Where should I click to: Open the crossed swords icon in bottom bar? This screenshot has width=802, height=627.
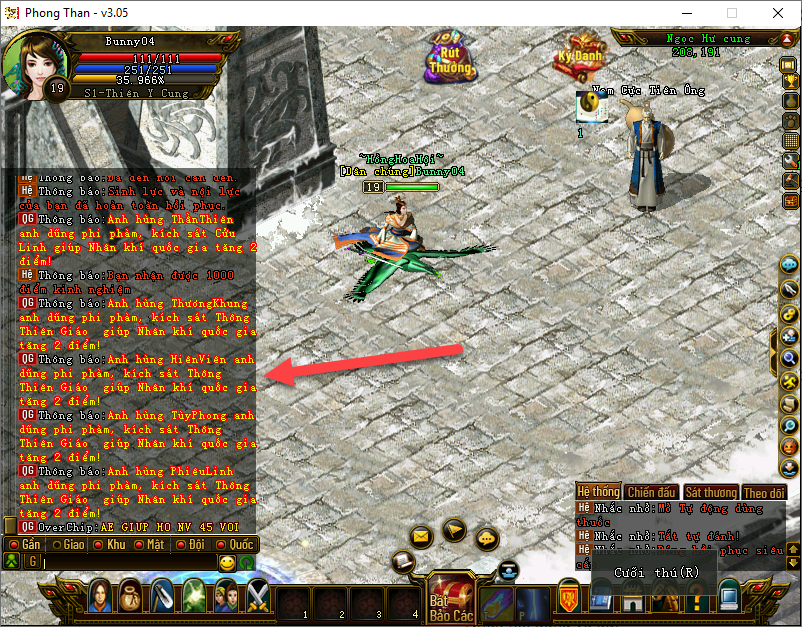click(x=258, y=596)
